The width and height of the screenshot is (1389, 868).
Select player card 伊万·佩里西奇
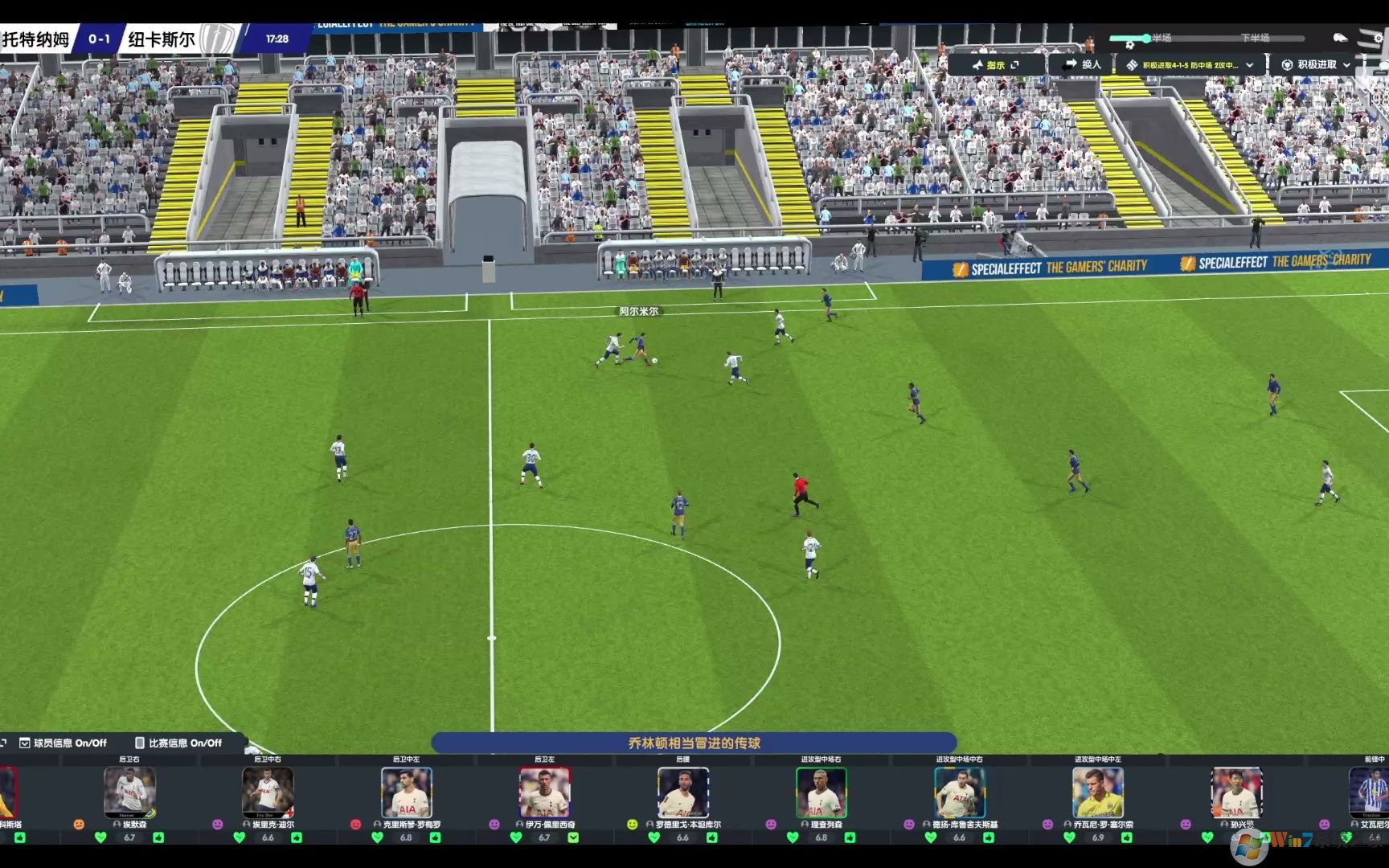[x=545, y=792]
